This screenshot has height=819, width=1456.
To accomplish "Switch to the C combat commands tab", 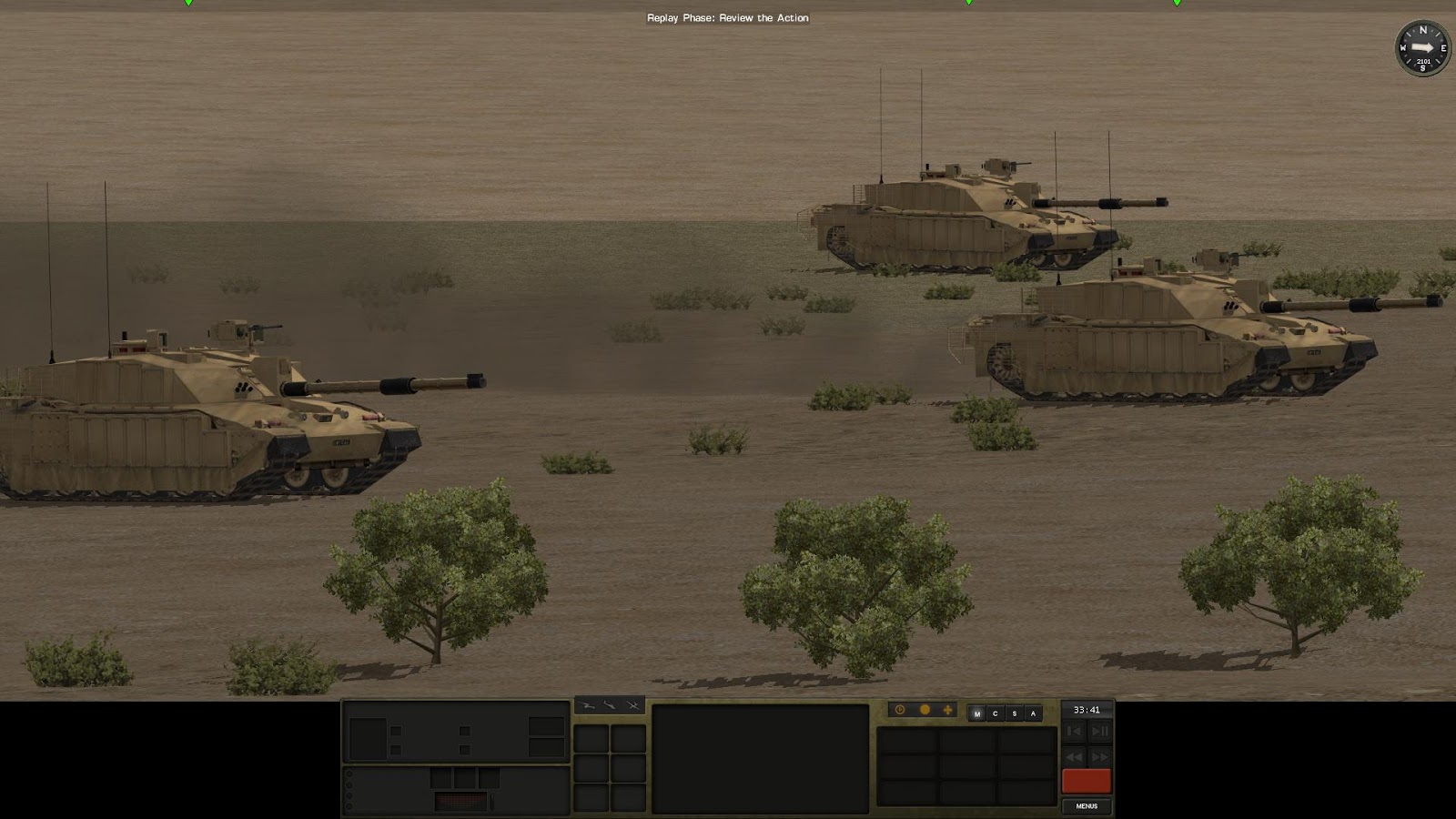I will [996, 713].
